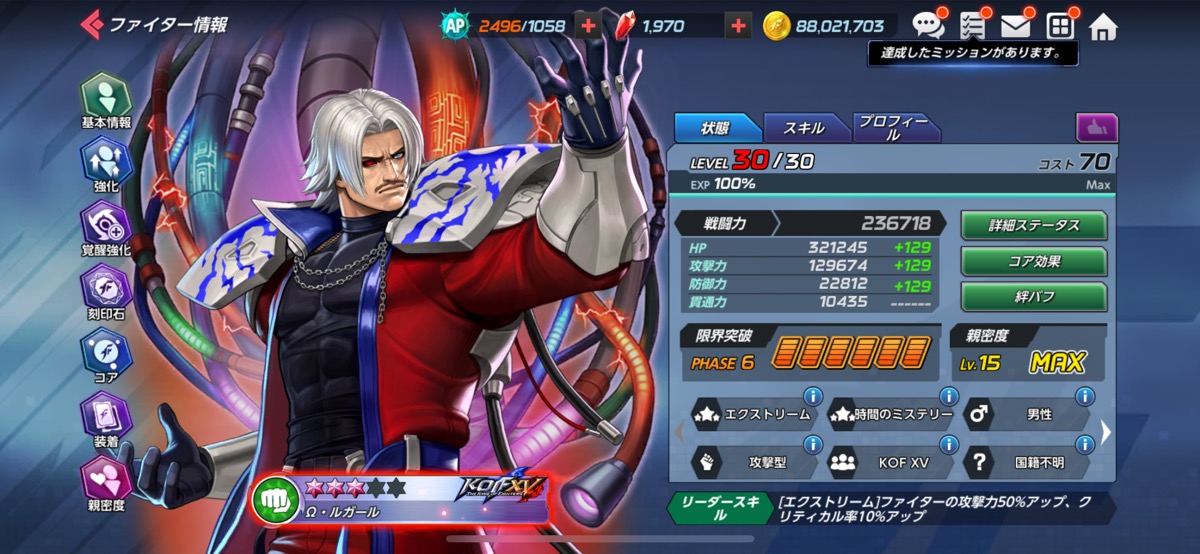Switch to the プロフィール tab
1200x554 pixels.
[893, 128]
